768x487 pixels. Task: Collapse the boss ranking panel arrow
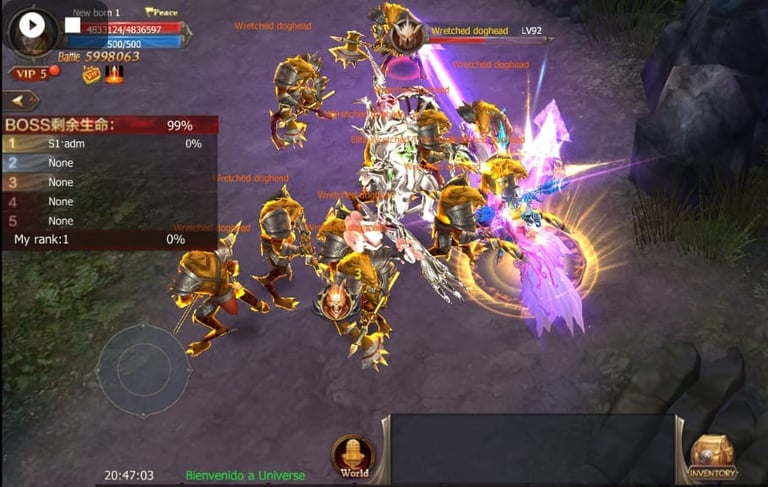[x=20, y=100]
